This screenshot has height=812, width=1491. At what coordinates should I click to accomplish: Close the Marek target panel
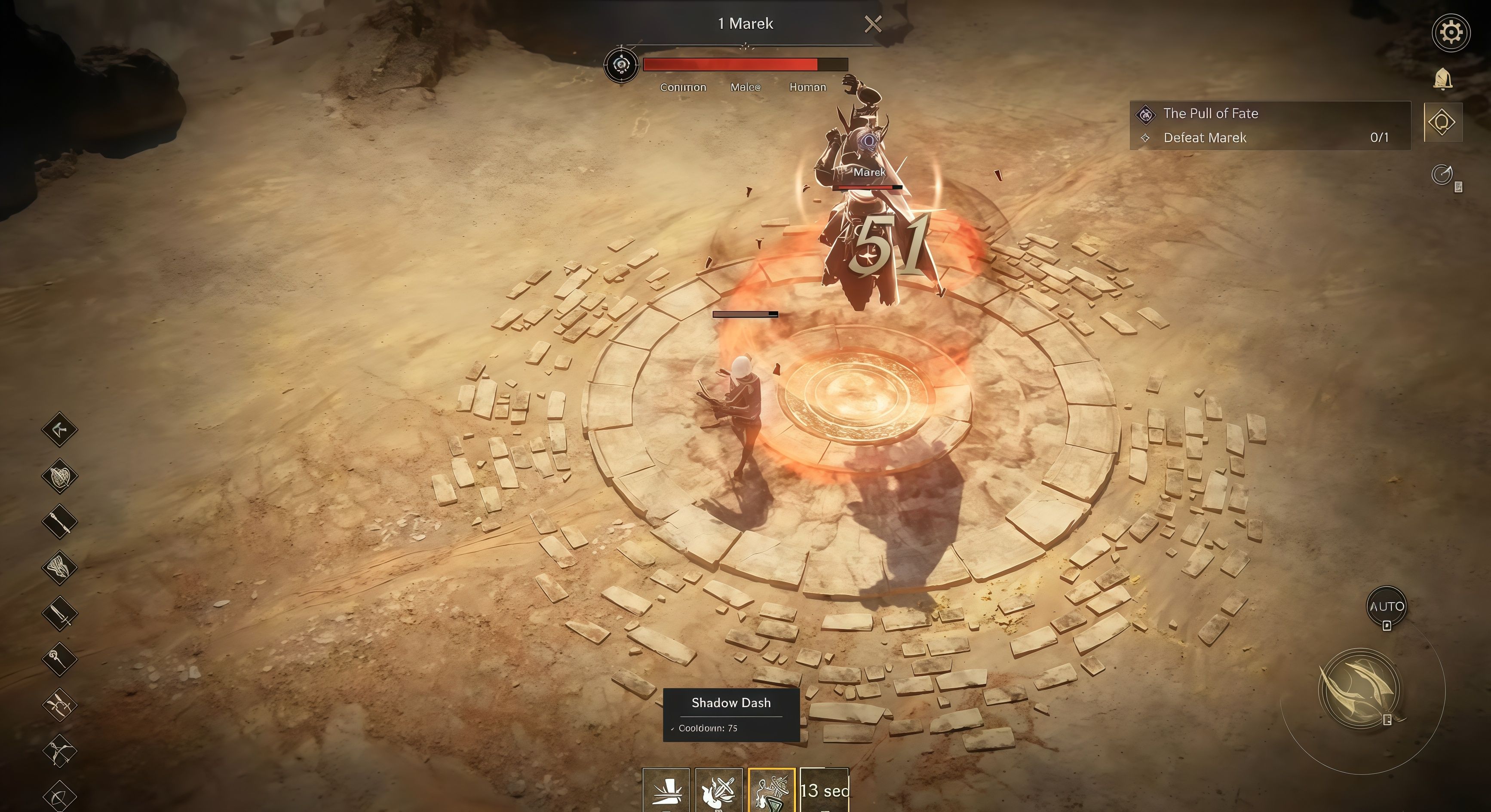873,24
